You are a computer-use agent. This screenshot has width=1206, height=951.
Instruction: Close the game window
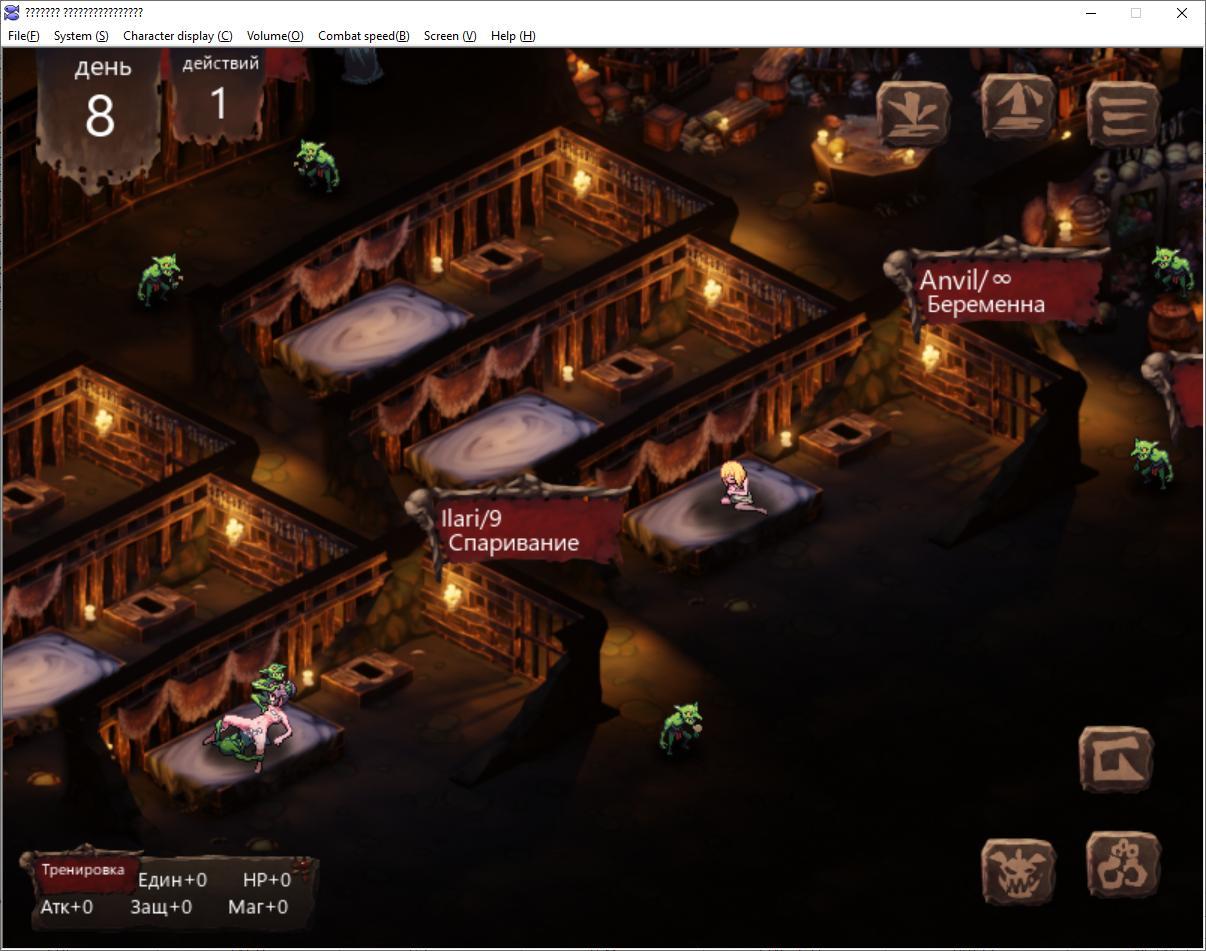1181,13
